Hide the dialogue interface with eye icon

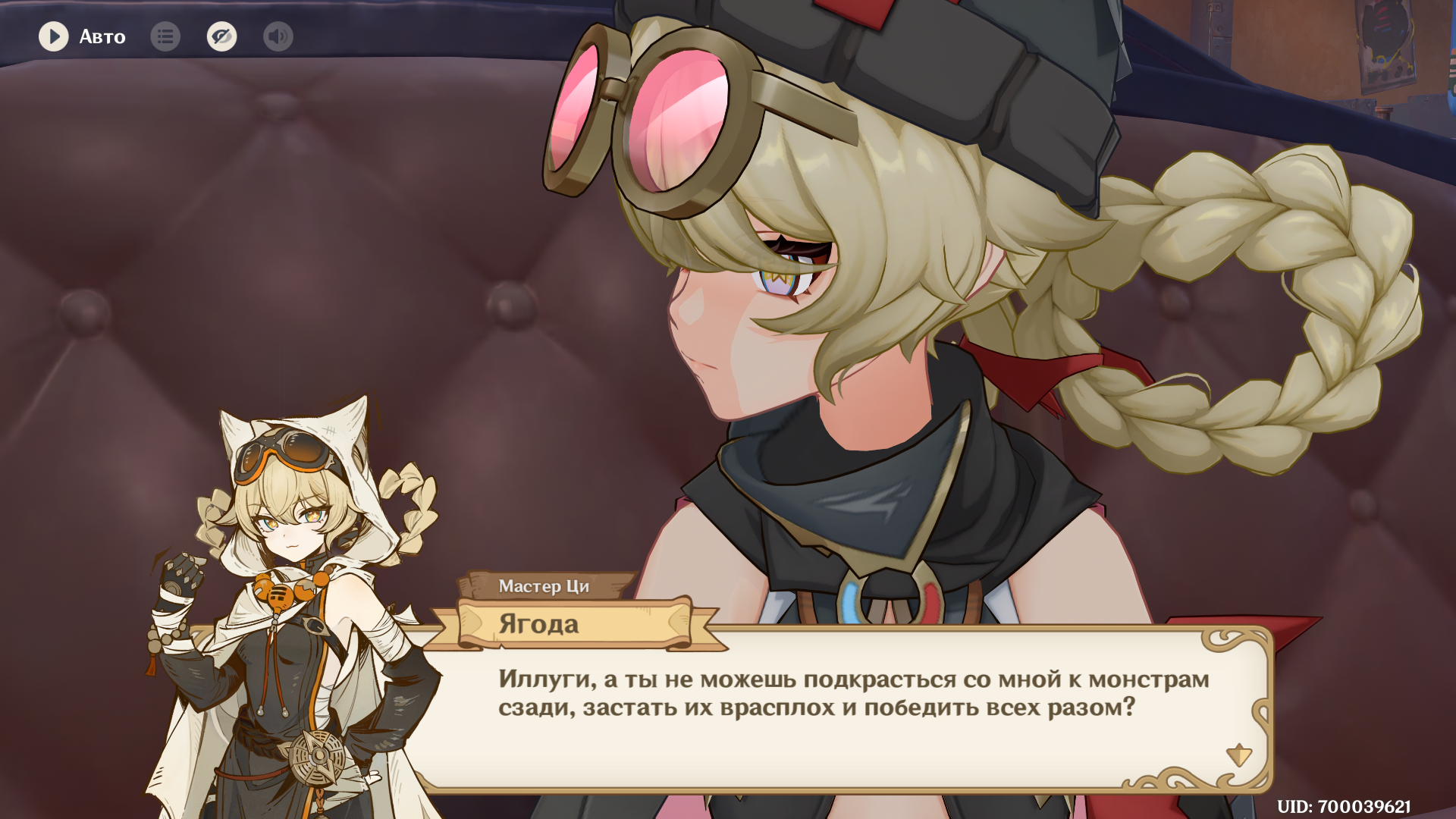coord(221,36)
